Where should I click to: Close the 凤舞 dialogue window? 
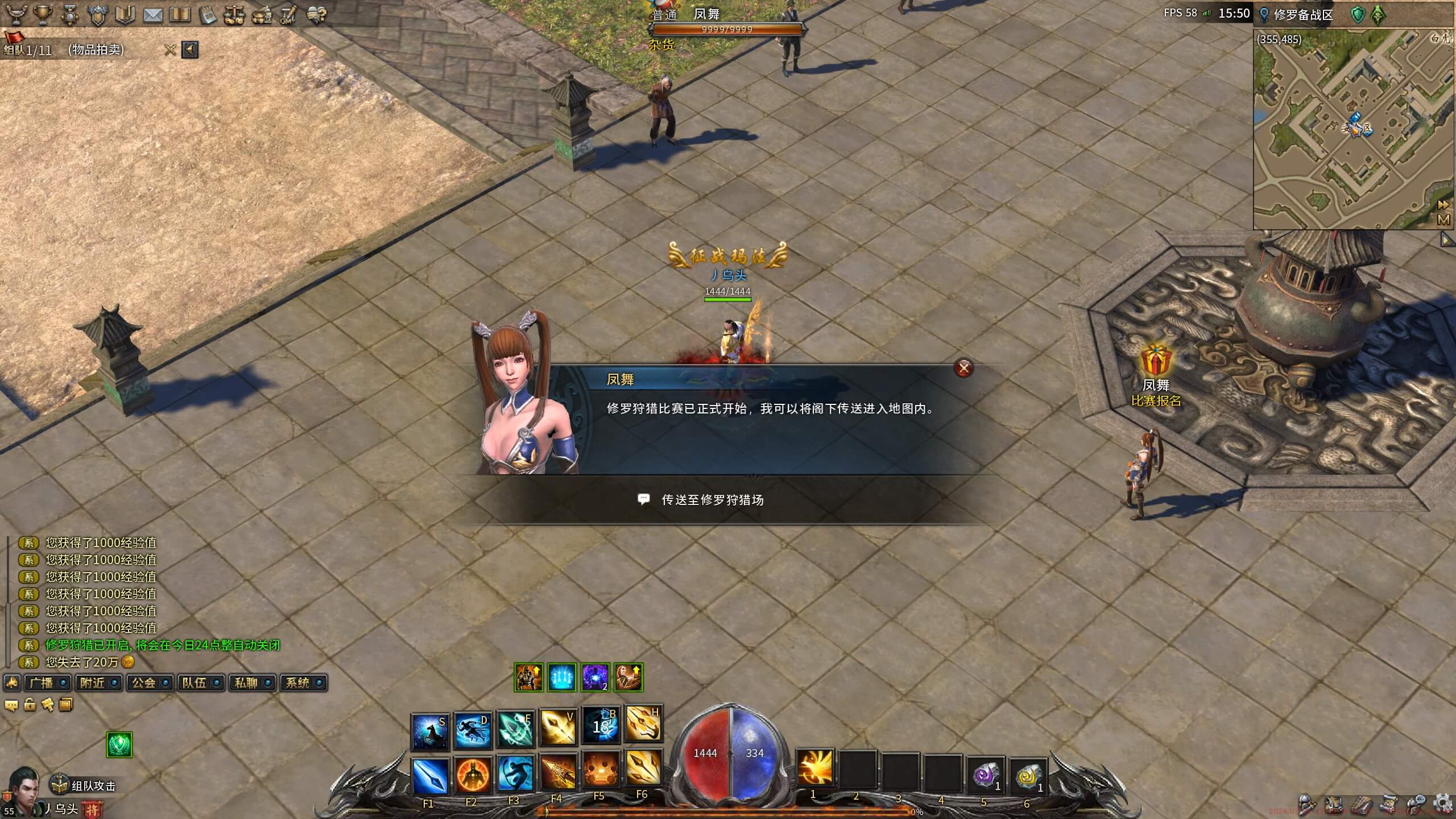pyautogui.click(x=963, y=368)
